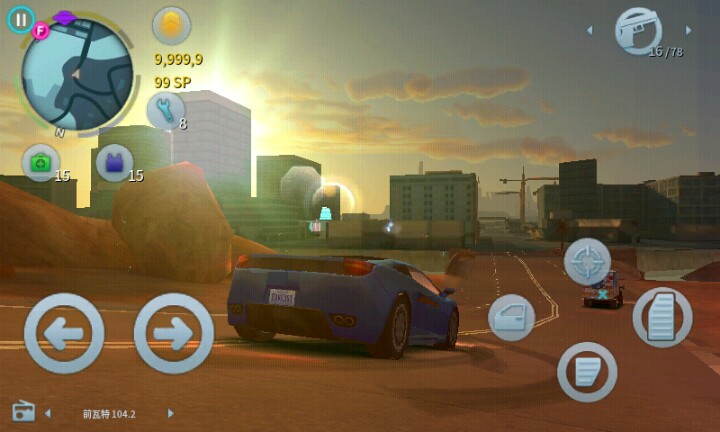Open the gold coin currency icon
The width and height of the screenshot is (720, 432).
pos(171,26)
